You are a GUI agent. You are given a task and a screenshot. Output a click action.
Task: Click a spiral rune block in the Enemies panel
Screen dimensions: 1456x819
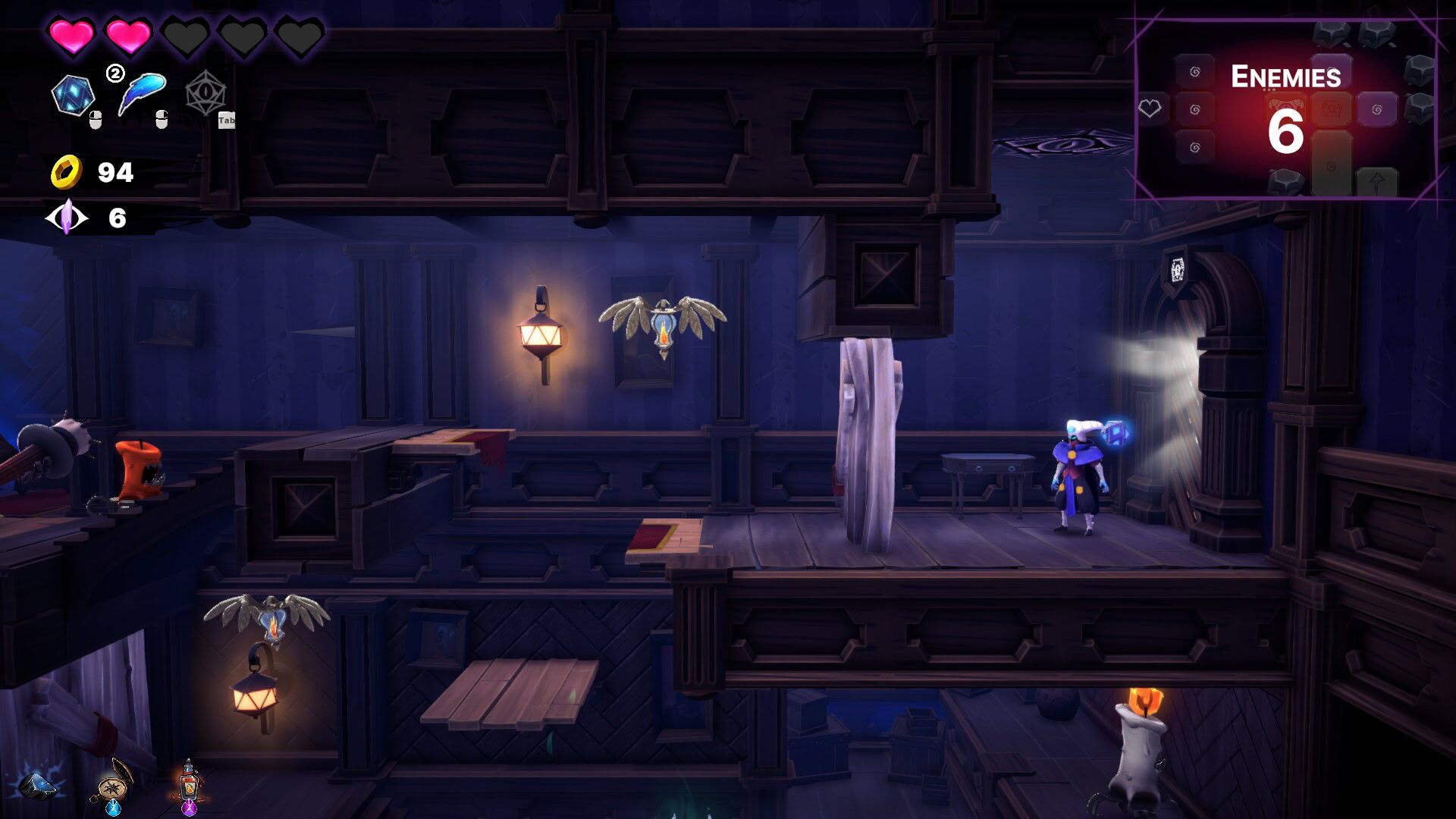pos(1195,108)
